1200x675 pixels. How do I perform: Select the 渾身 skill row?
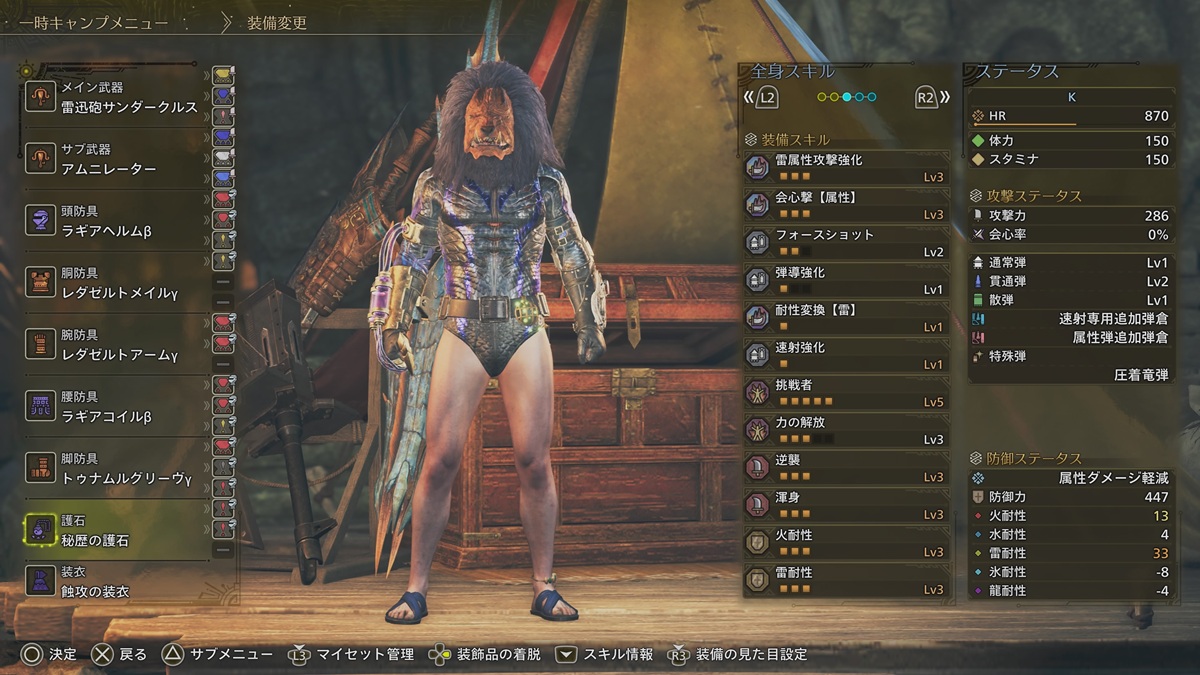click(846, 505)
